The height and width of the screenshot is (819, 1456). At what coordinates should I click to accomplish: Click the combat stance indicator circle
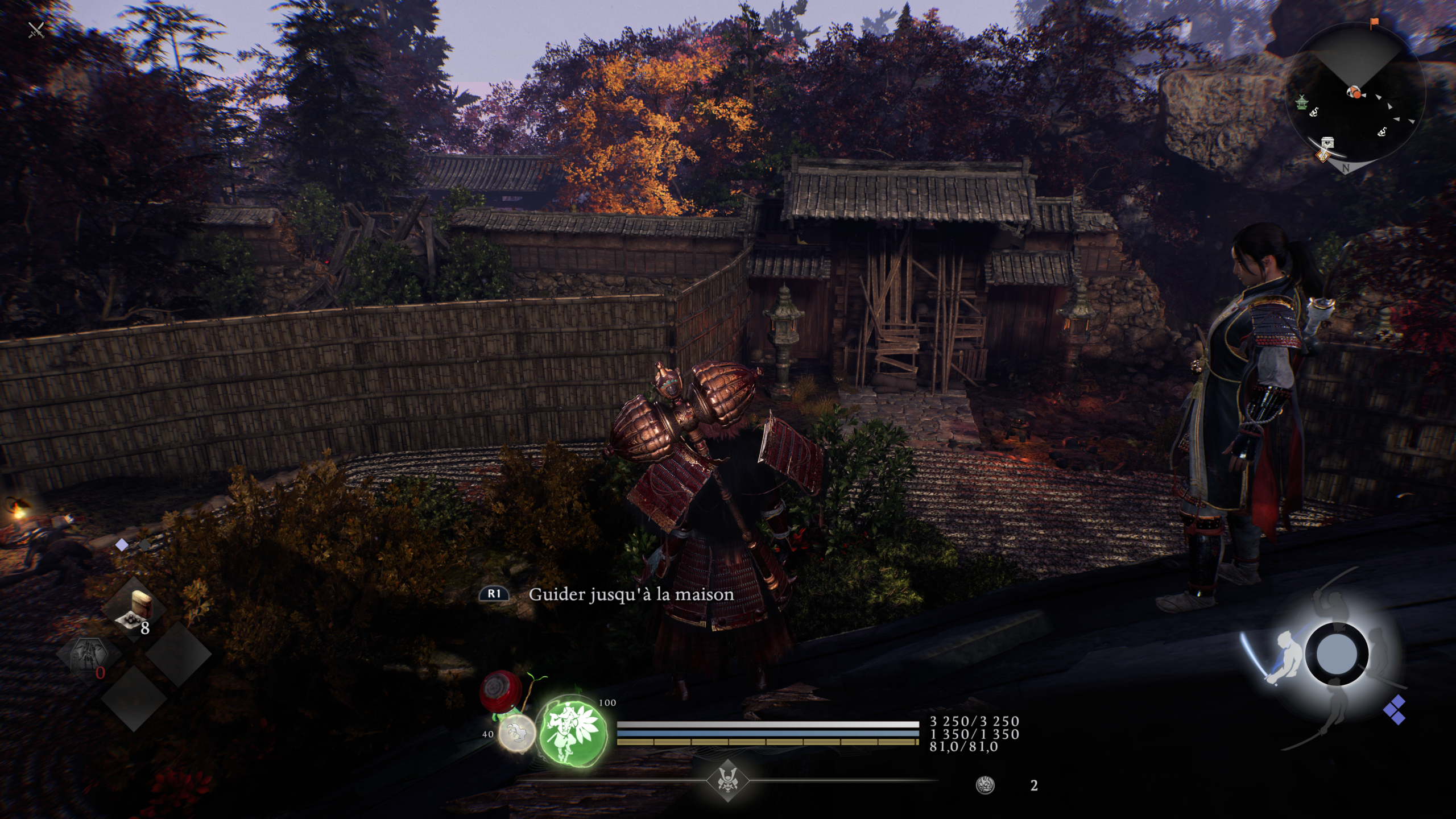coord(1337,654)
